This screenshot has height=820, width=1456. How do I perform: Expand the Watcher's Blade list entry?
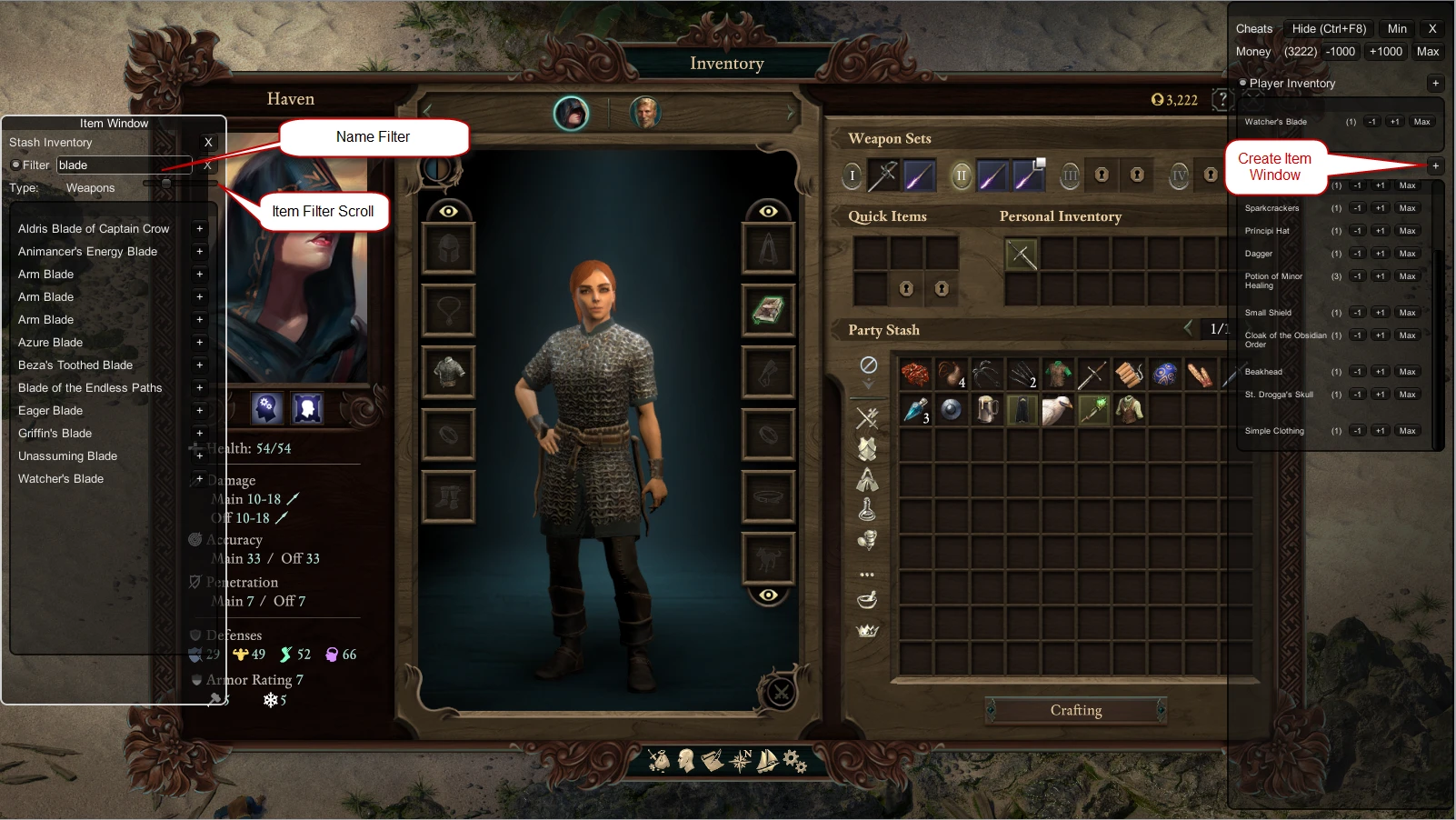199,478
